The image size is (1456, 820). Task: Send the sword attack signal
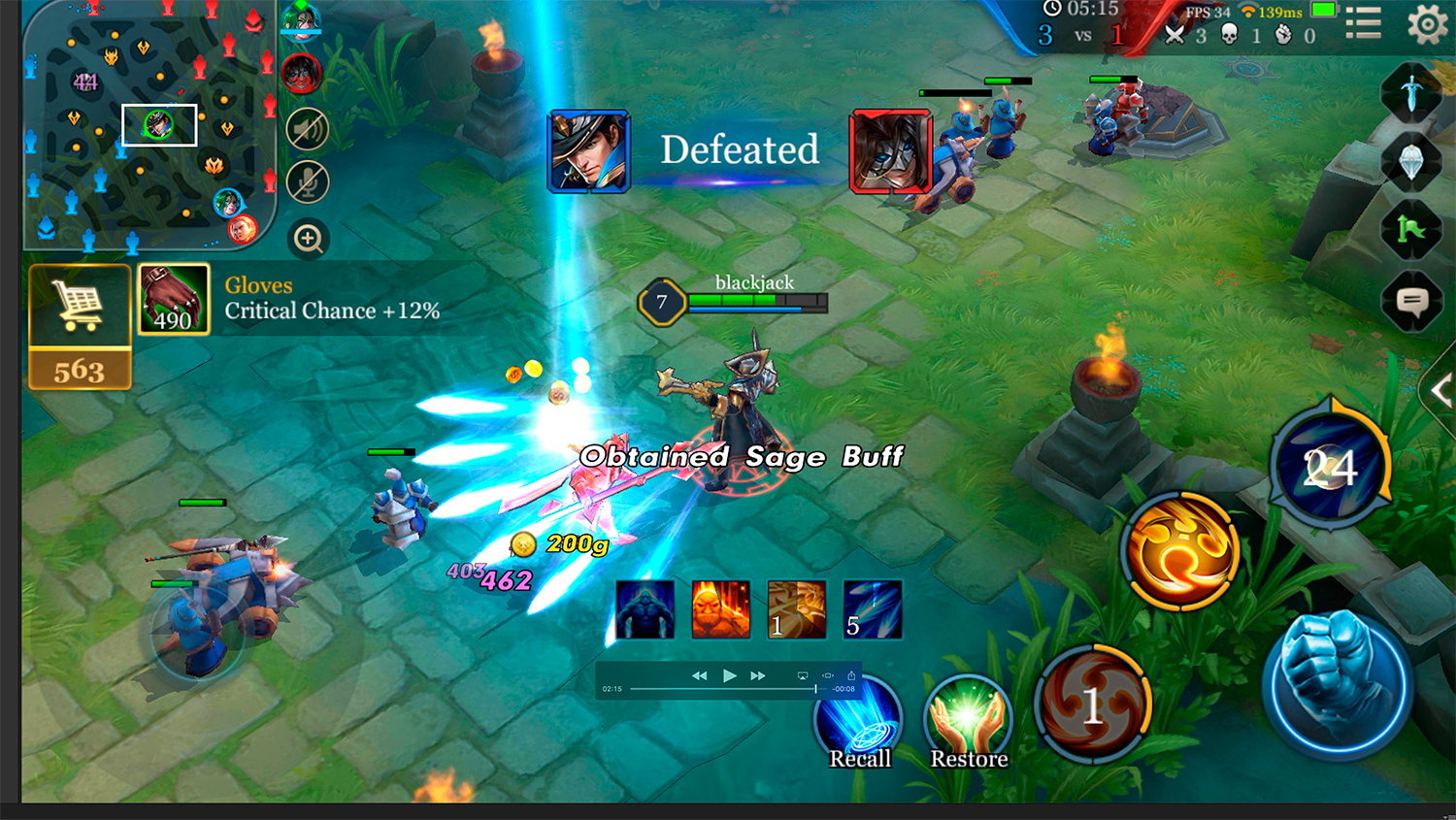(1411, 93)
